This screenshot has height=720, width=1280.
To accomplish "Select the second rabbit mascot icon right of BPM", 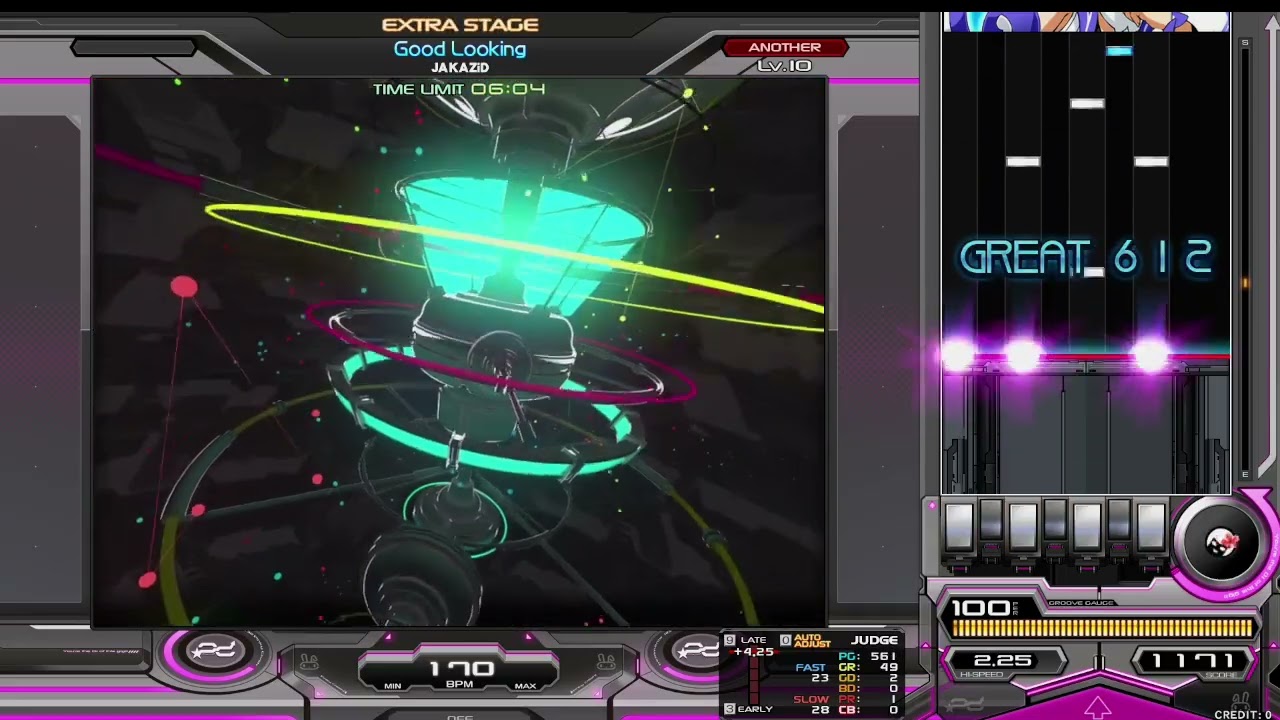I will pos(606,661).
